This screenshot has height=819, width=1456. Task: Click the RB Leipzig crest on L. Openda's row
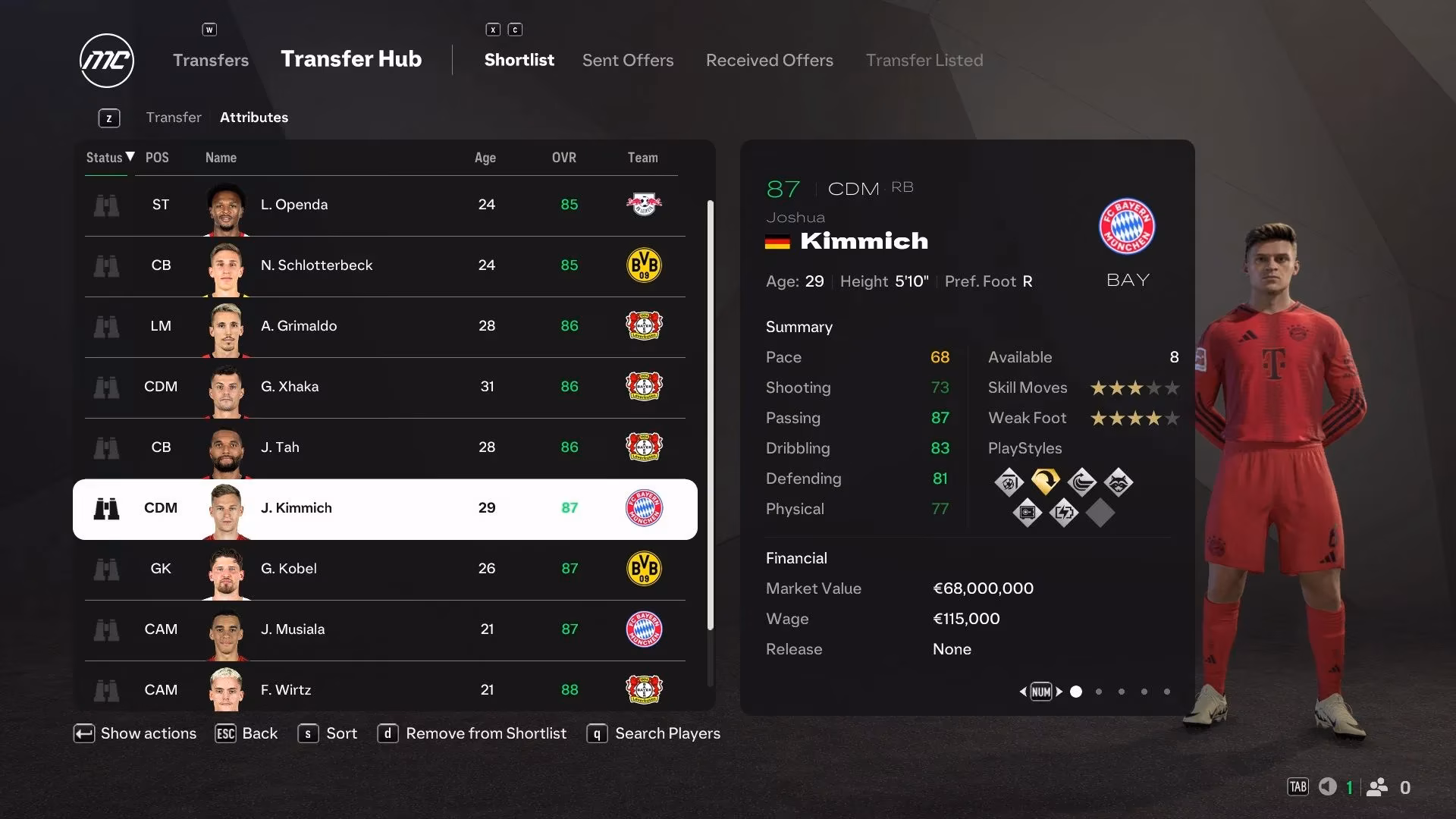point(645,204)
